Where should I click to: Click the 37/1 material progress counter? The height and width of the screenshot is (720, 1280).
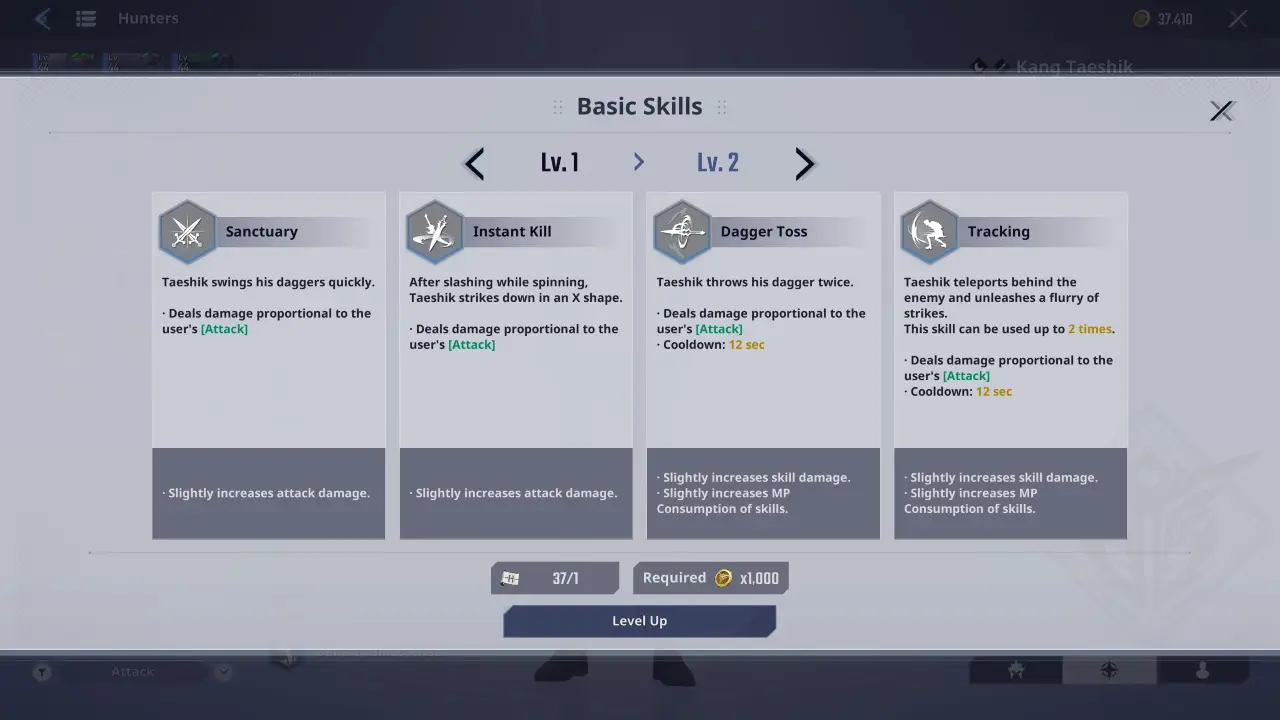[555, 577]
